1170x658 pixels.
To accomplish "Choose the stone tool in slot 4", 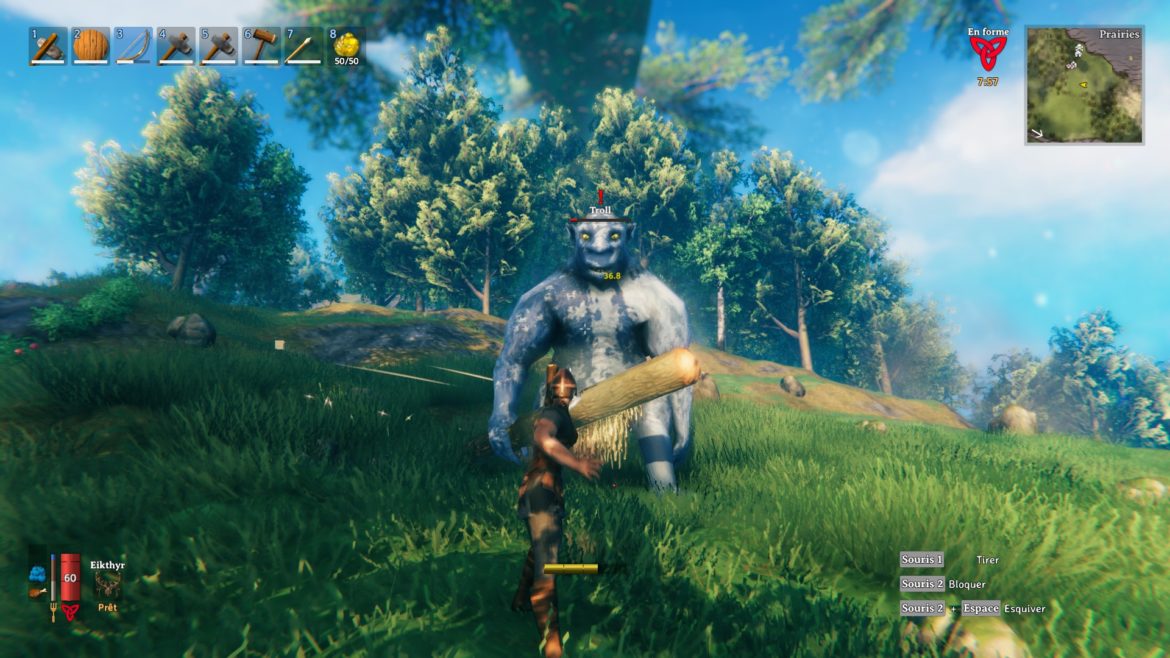I will pyautogui.click(x=176, y=46).
